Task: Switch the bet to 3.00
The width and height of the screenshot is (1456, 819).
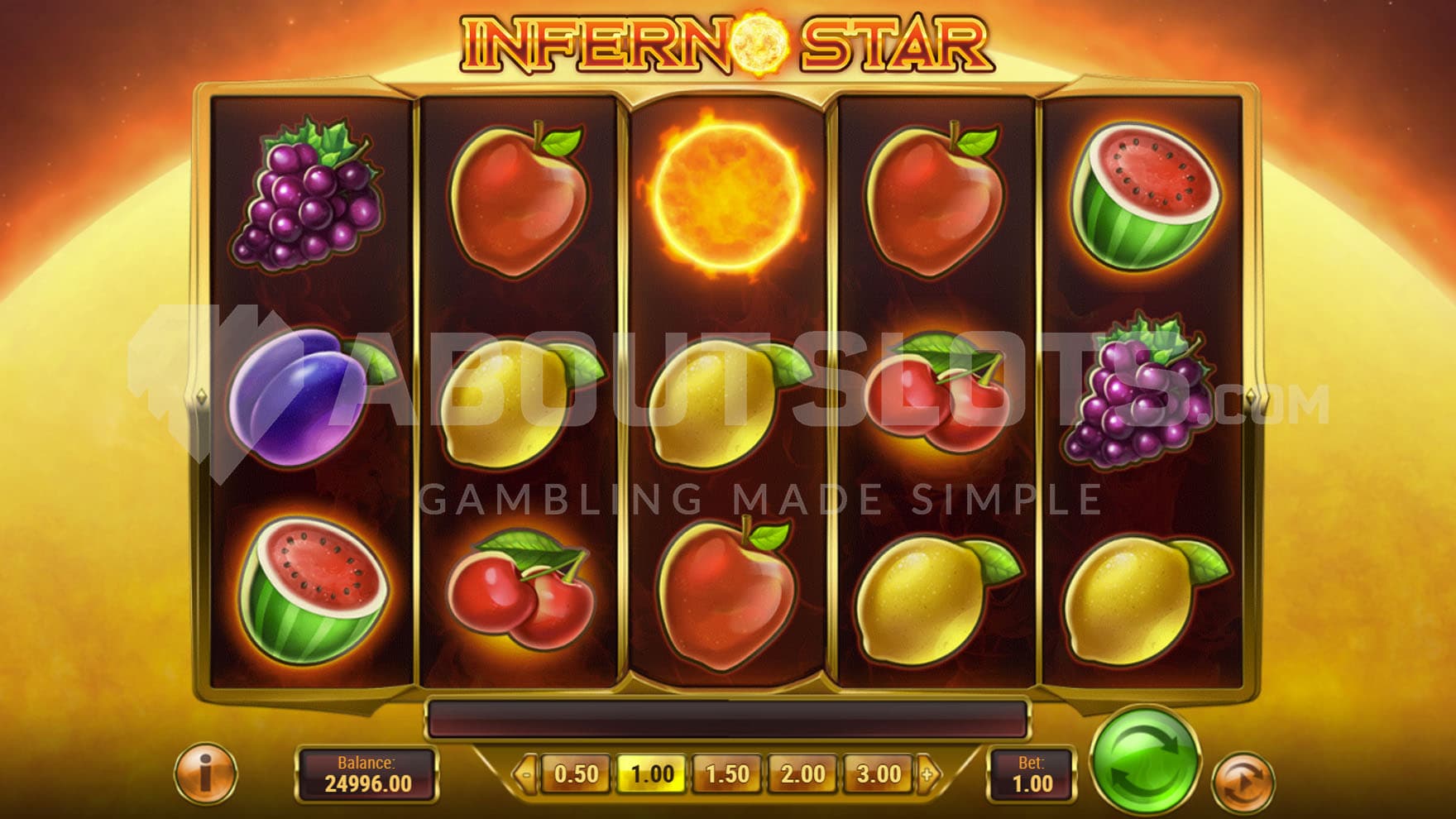Action: pyautogui.click(x=878, y=774)
